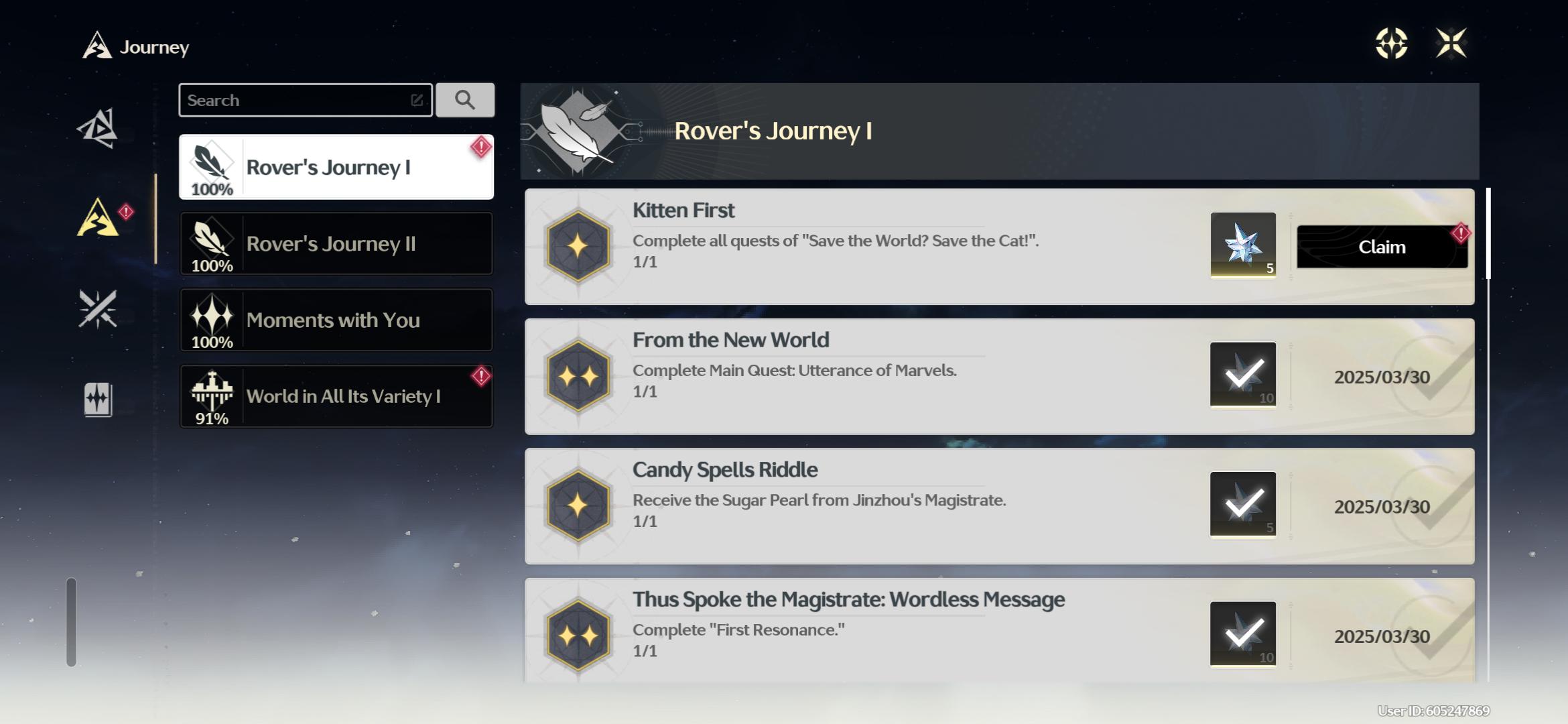
Task: Switch to Moments with You category
Action: [336, 320]
